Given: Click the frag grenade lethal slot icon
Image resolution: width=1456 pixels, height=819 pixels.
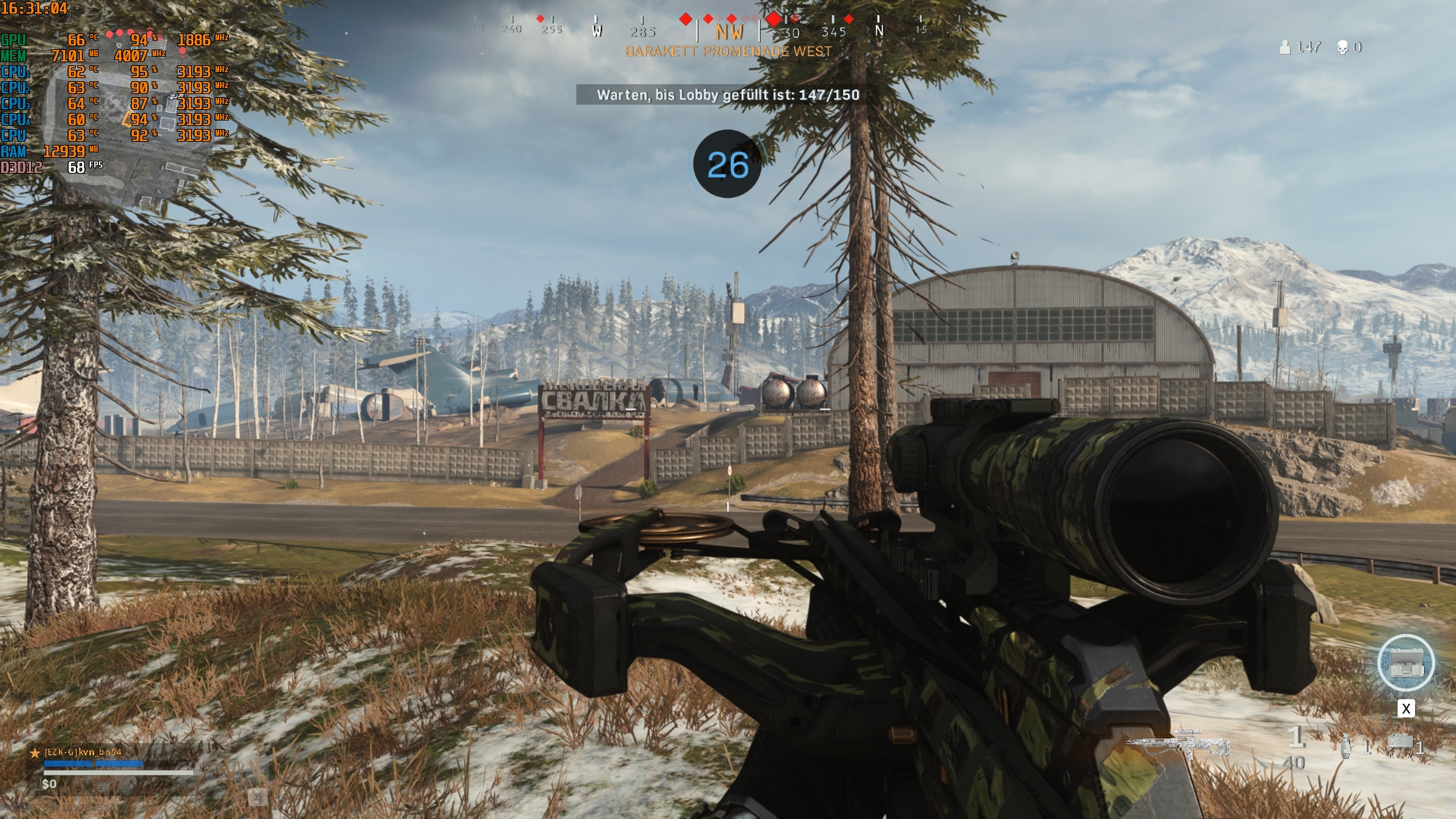Looking at the screenshot, I should (x=1347, y=747).
